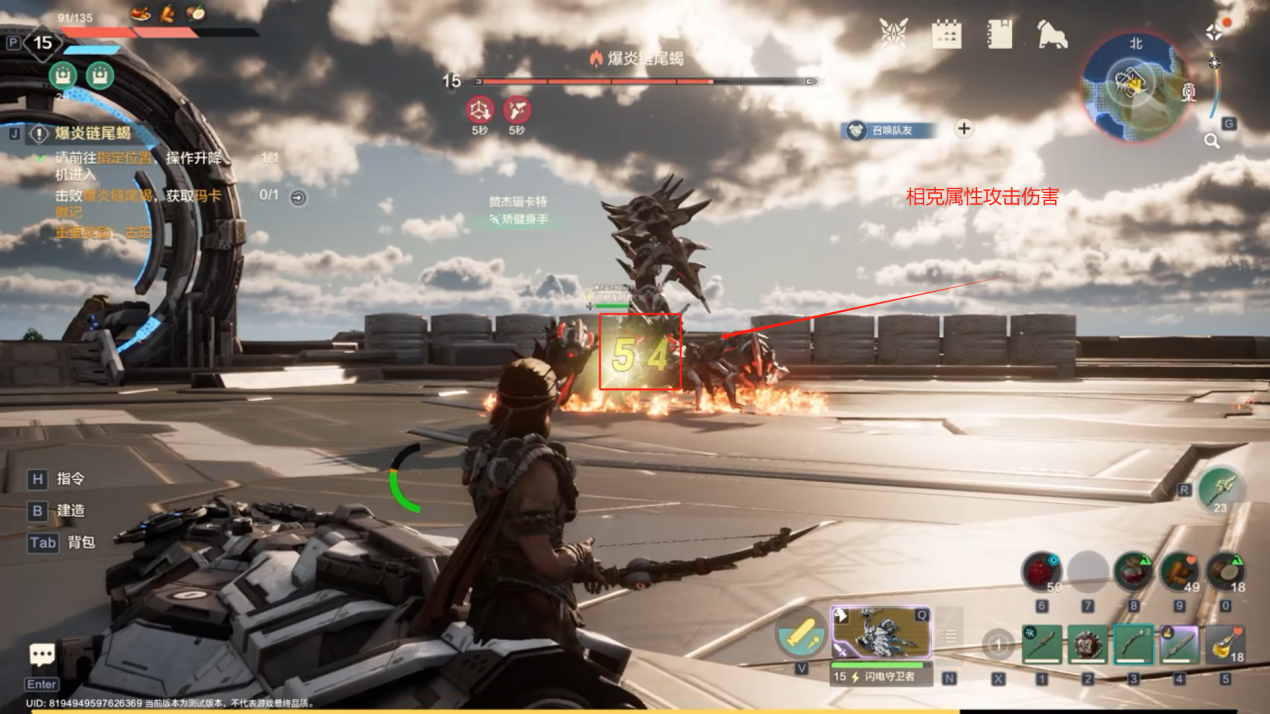Viewport: 1270px width, 714px height.
Task: Click the magnifier search icon by minimap
Action: click(1212, 141)
